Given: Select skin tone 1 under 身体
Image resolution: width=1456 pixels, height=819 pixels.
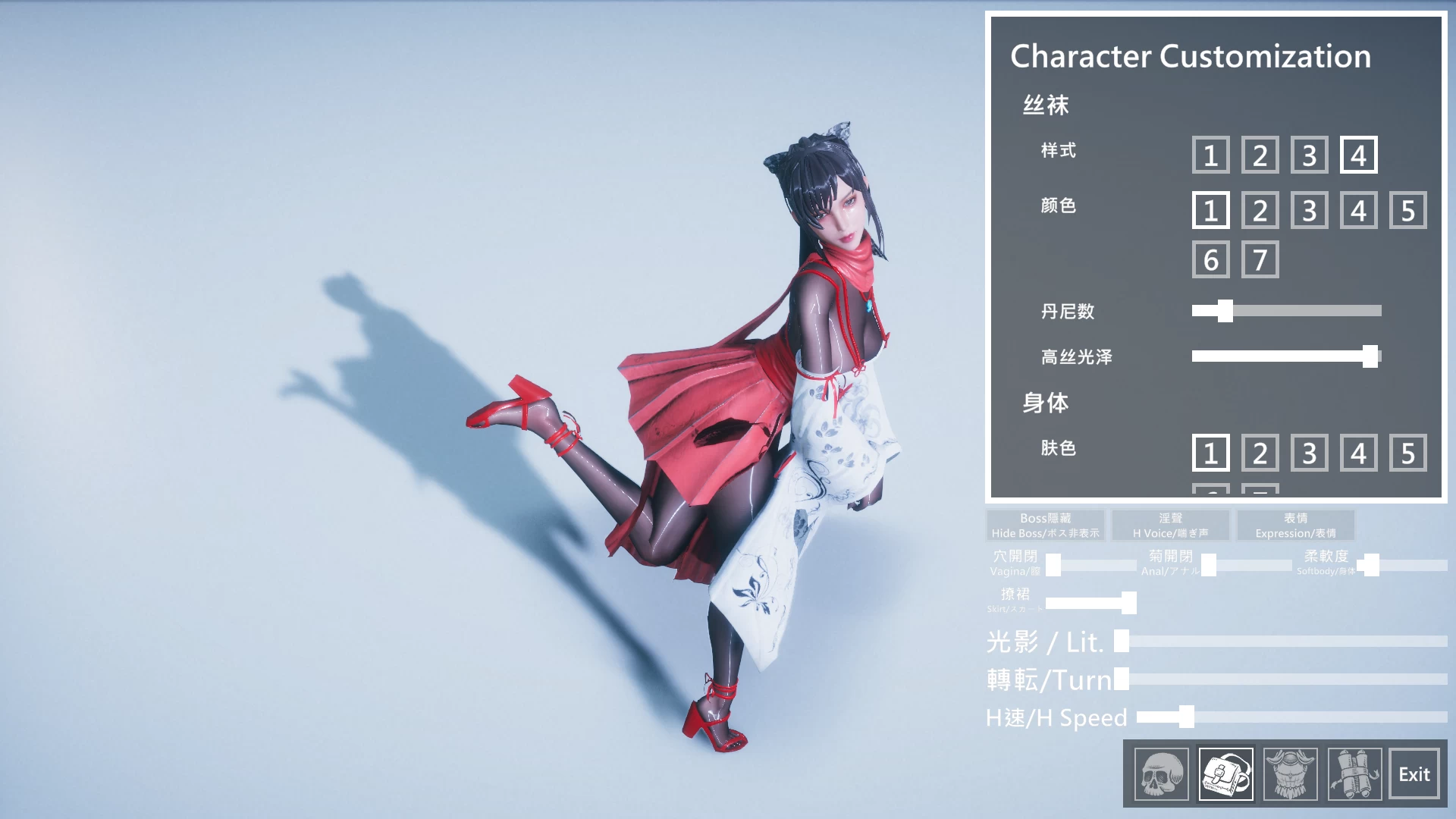Looking at the screenshot, I should (1210, 453).
